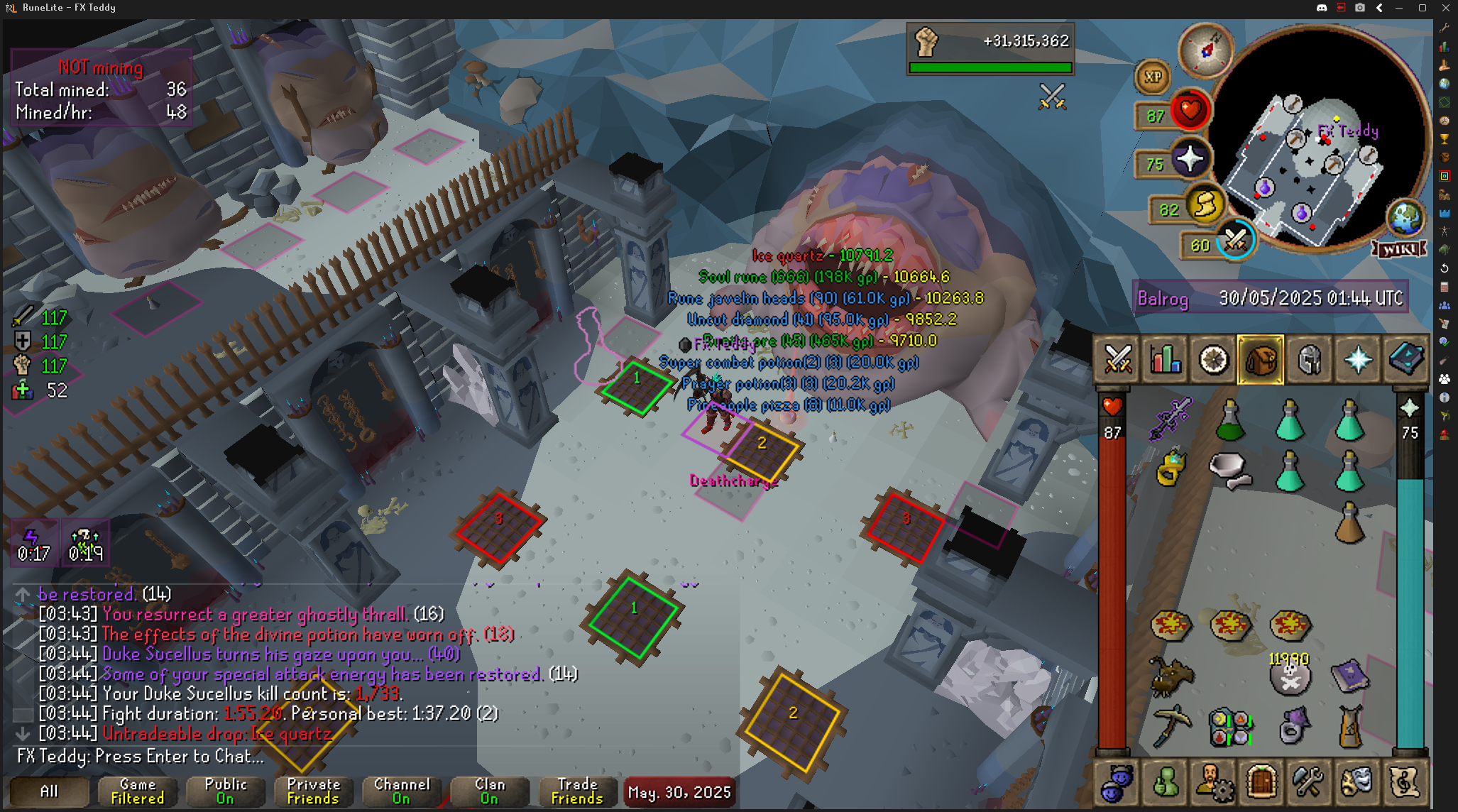Switch to the Spellbook tab

click(1405, 360)
